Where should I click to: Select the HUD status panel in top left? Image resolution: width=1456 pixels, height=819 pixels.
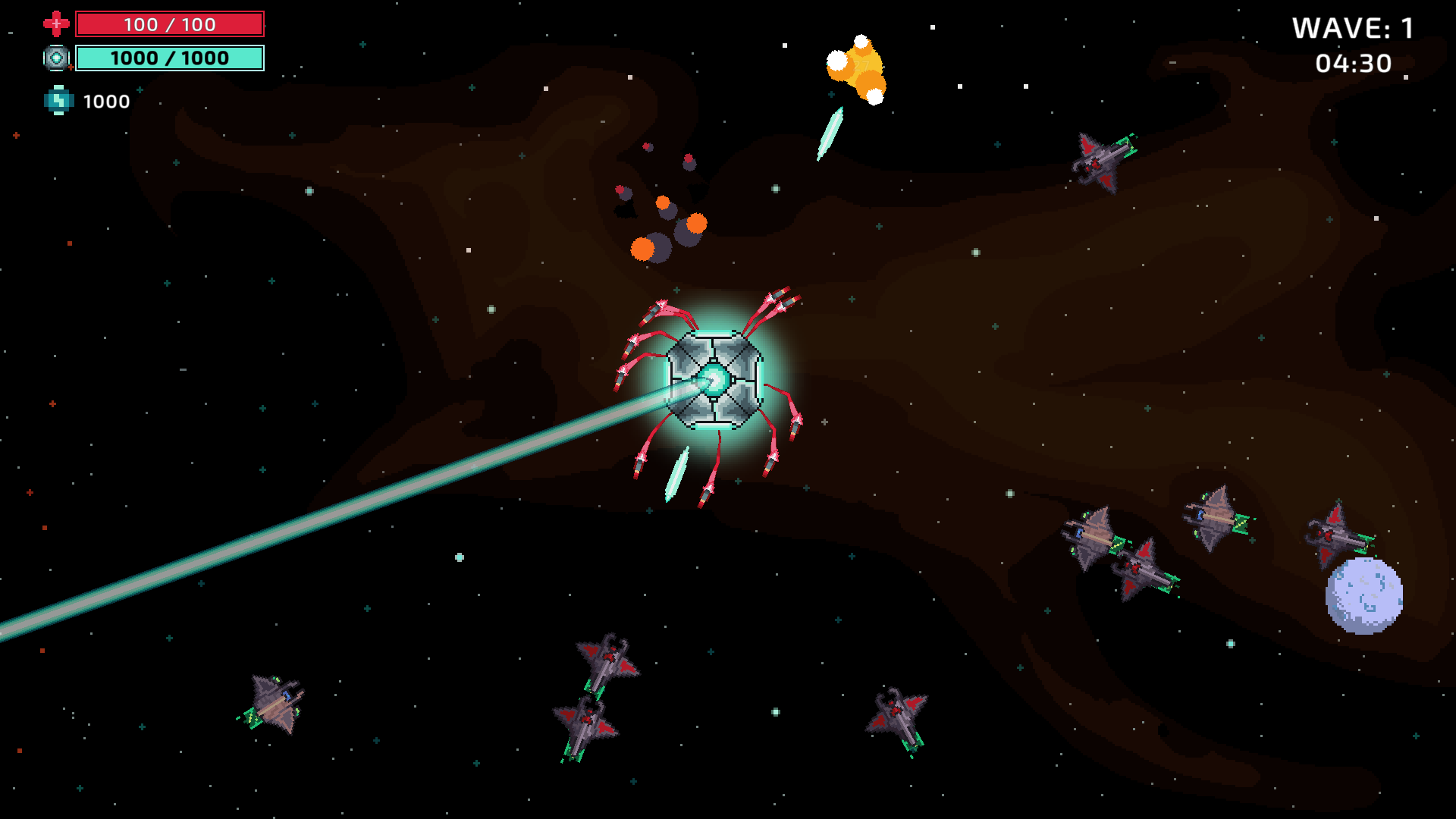point(152,57)
